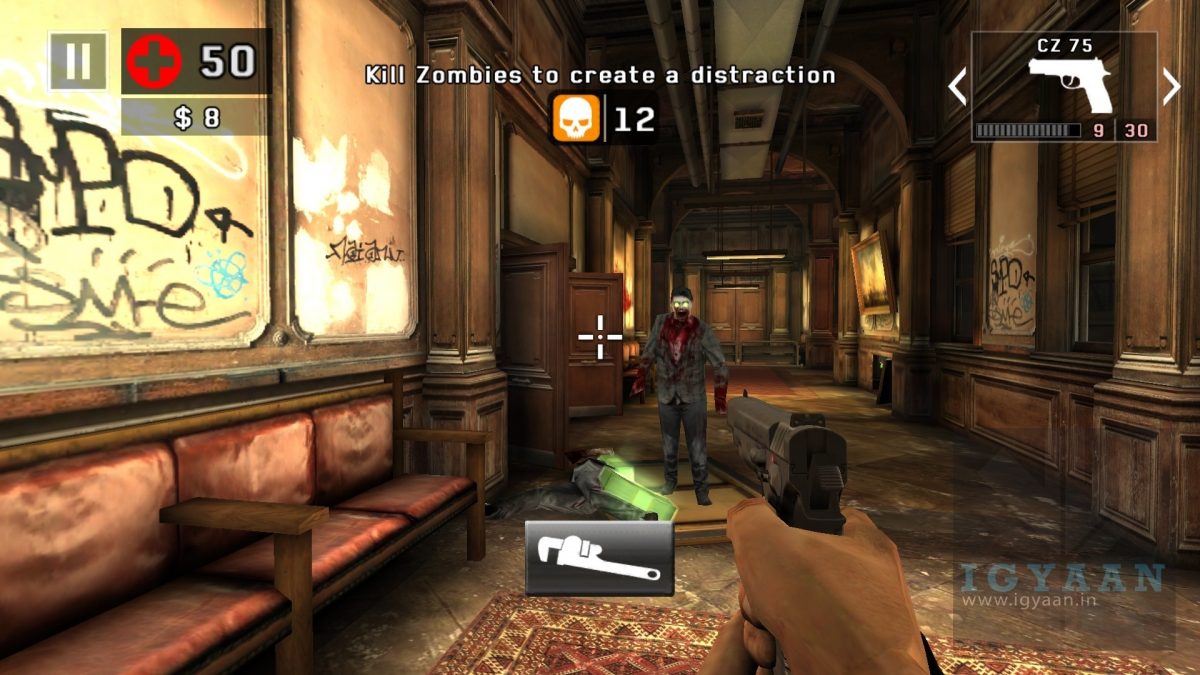1200x675 pixels.
Task: Activate the wrench melee button
Action: (599, 558)
